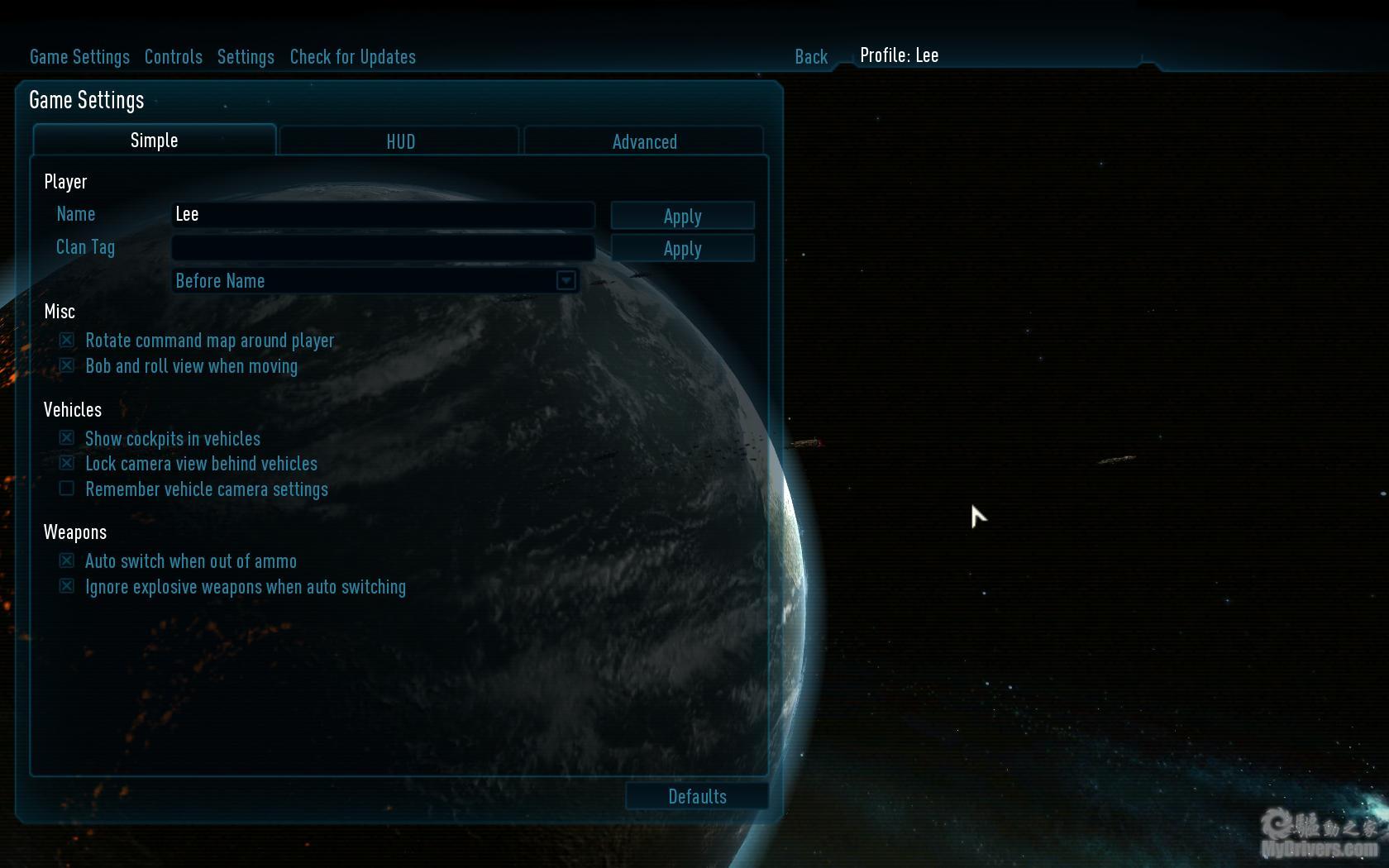Toggle Auto switch when out of ammo
The image size is (1389, 868).
pyautogui.click(x=67, y=560)
